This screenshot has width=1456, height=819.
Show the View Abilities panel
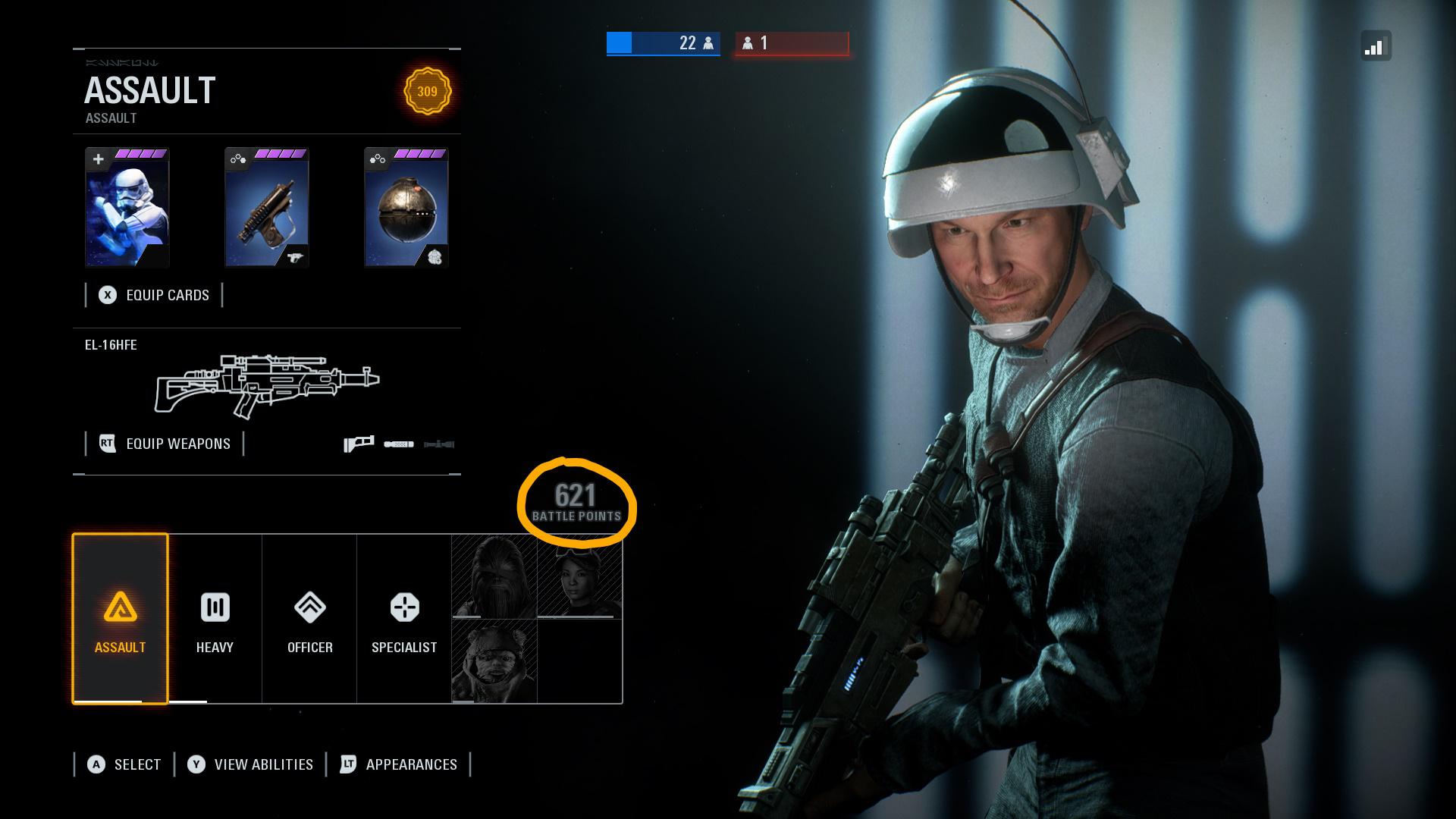[251, 764]
